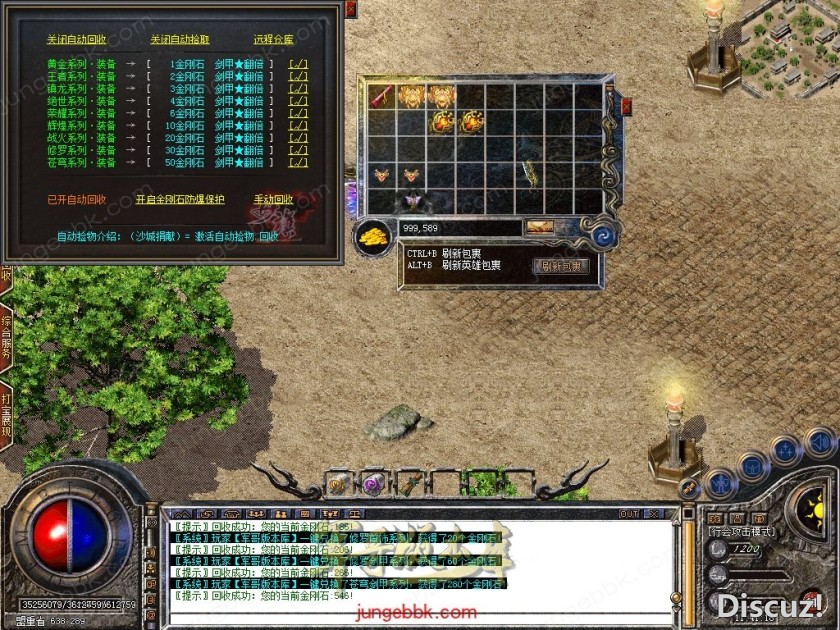This screenshot has width=840, height=630.
Task: Toggle the checkmark for 黄金系列 equipment
Action: (x=298, y=64)
